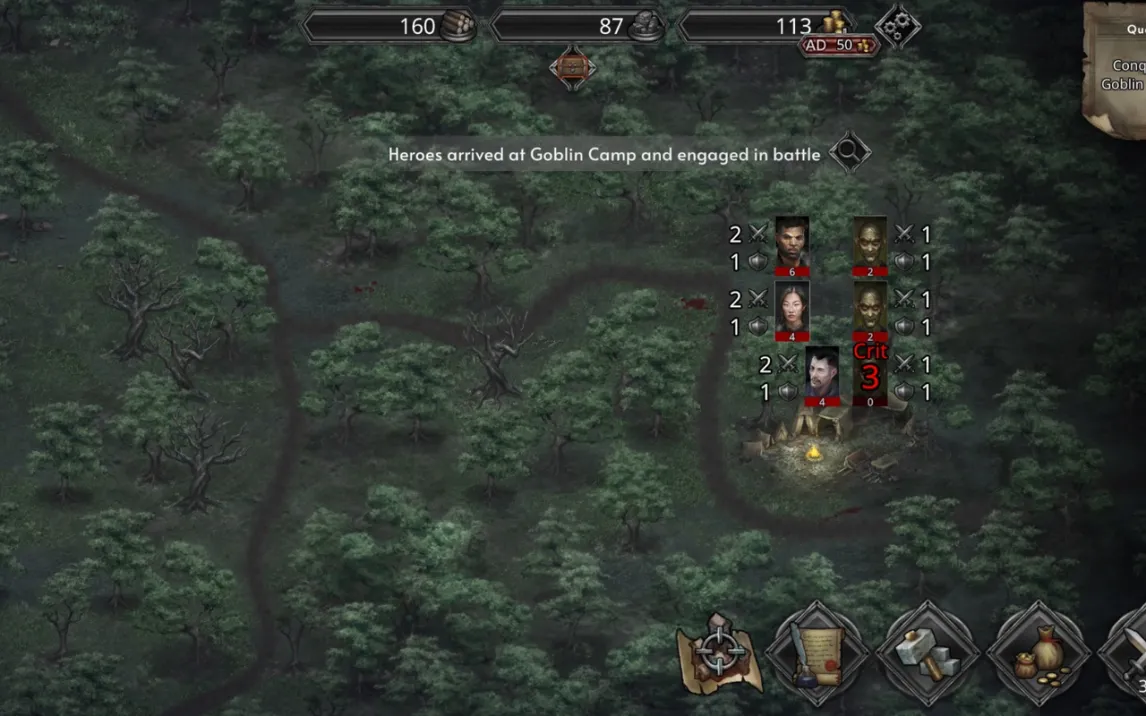Open the scroll and quill menu
The height and width of the screenshot is (716, 1146).
coord(817,655)
